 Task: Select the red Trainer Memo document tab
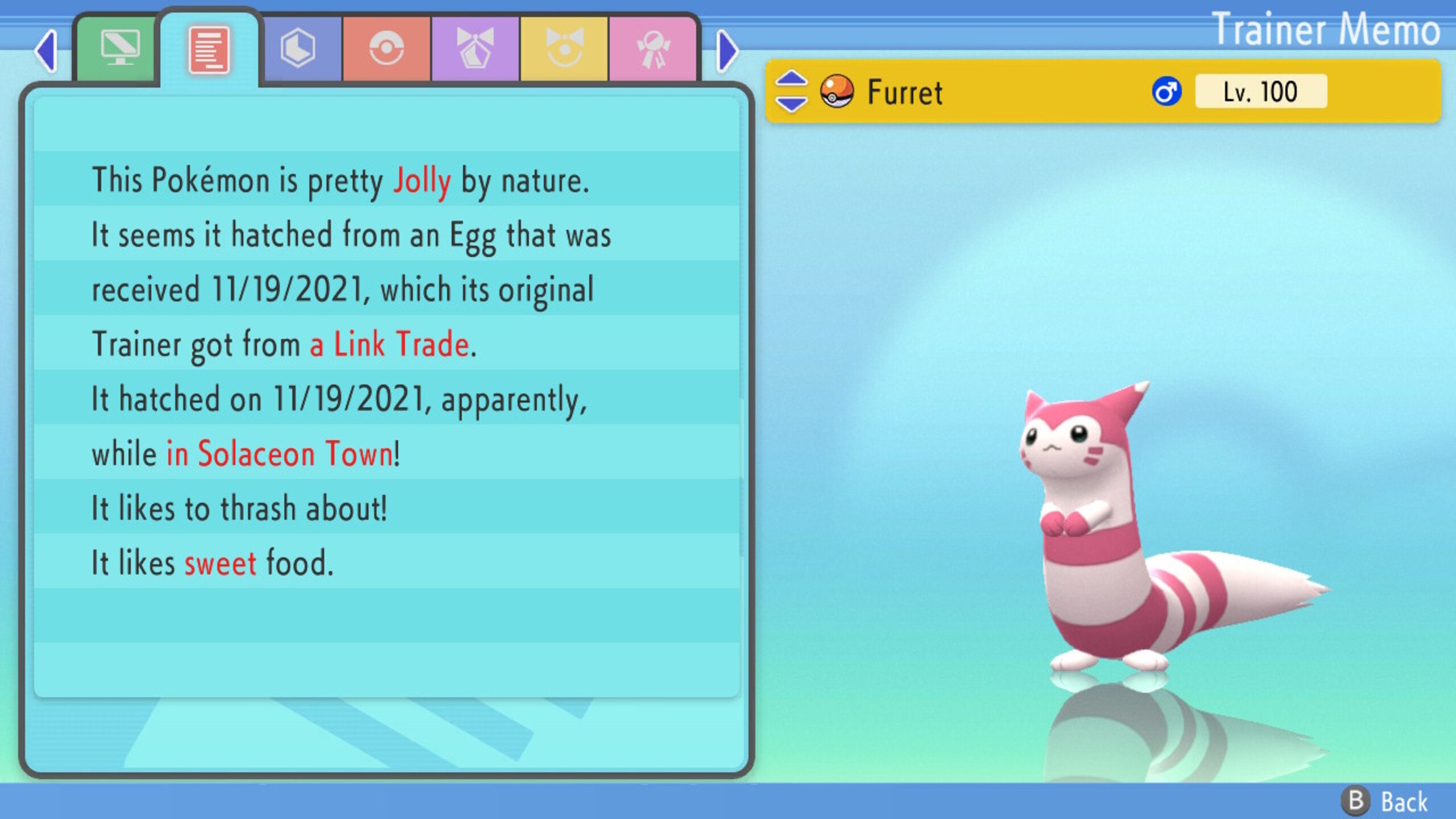(209, 48)
